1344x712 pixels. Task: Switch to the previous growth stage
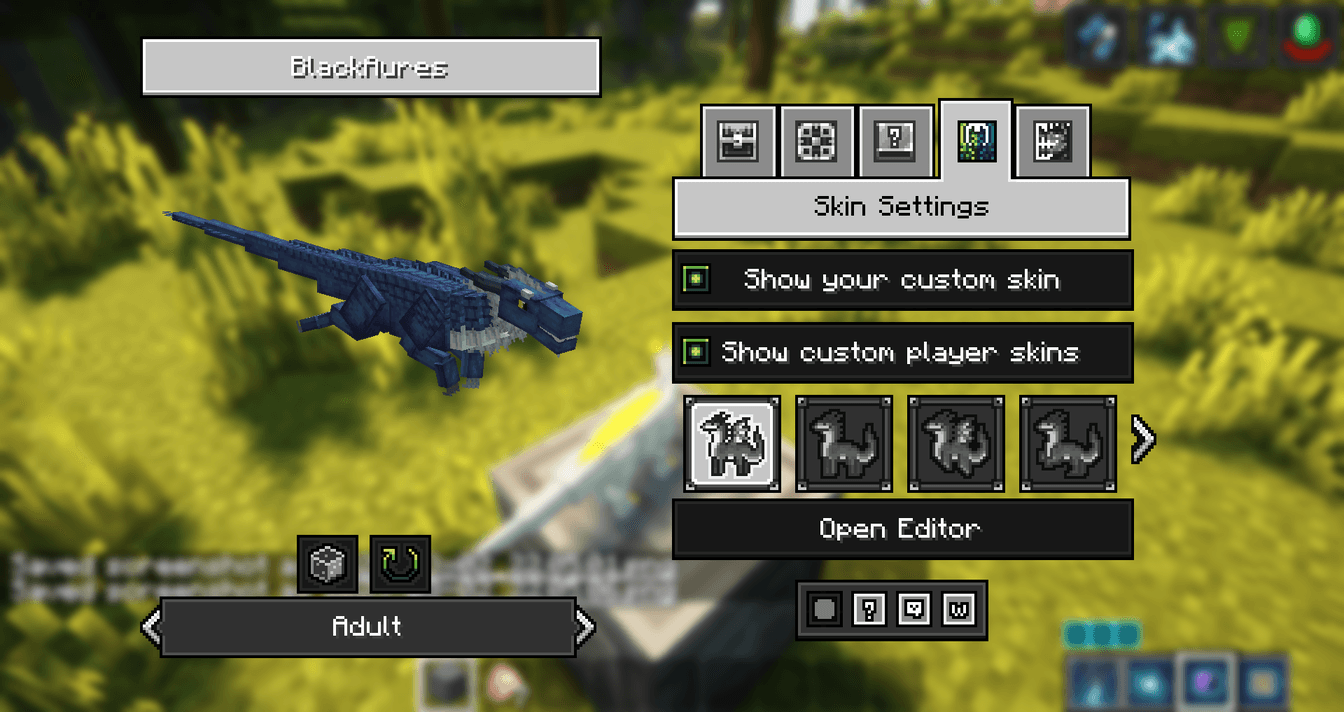(150, 627)
